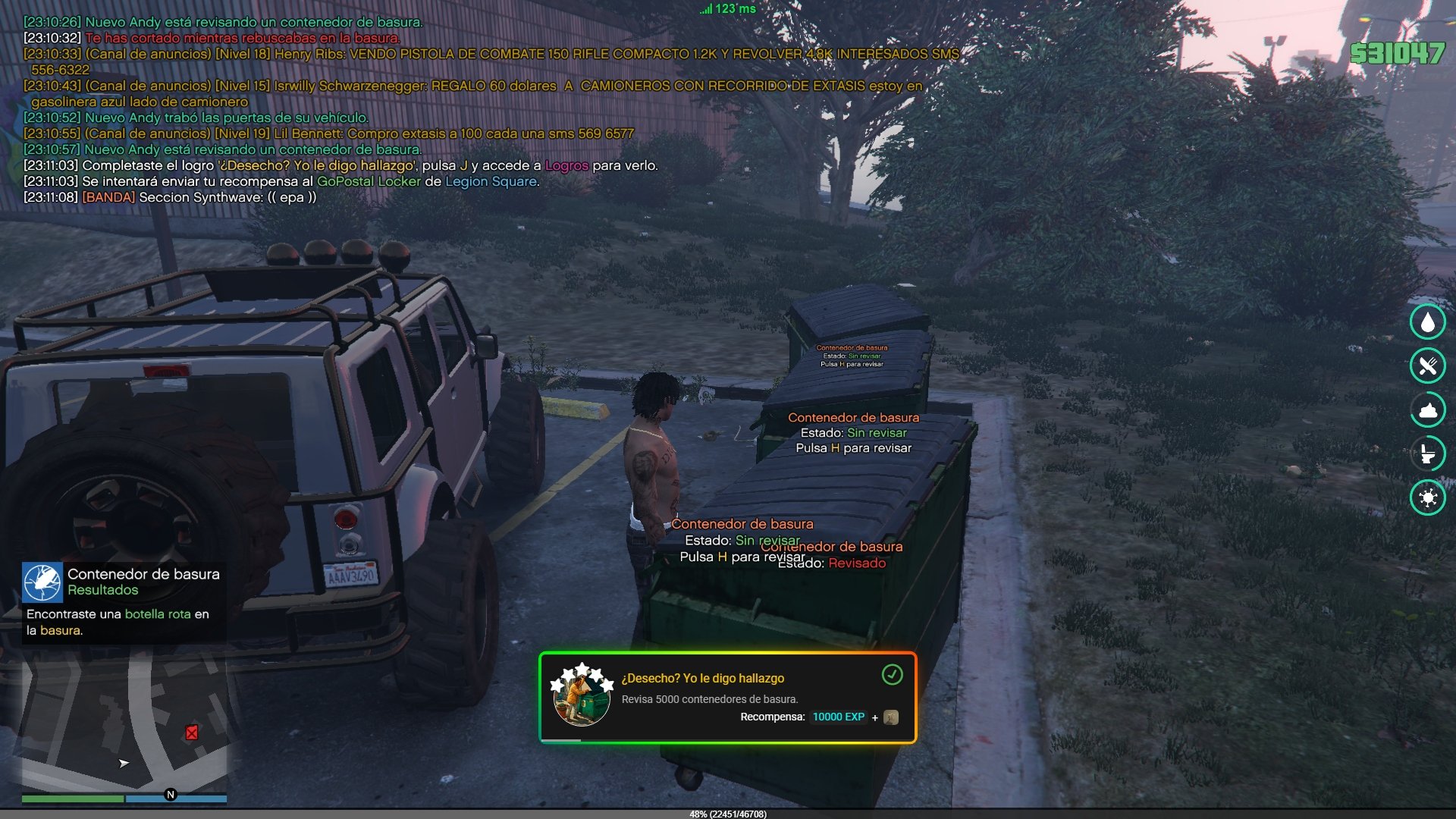This screenshot has height=819, width=1456.
Task: Open the pink Logros link in chat
Action: point(566,166)
